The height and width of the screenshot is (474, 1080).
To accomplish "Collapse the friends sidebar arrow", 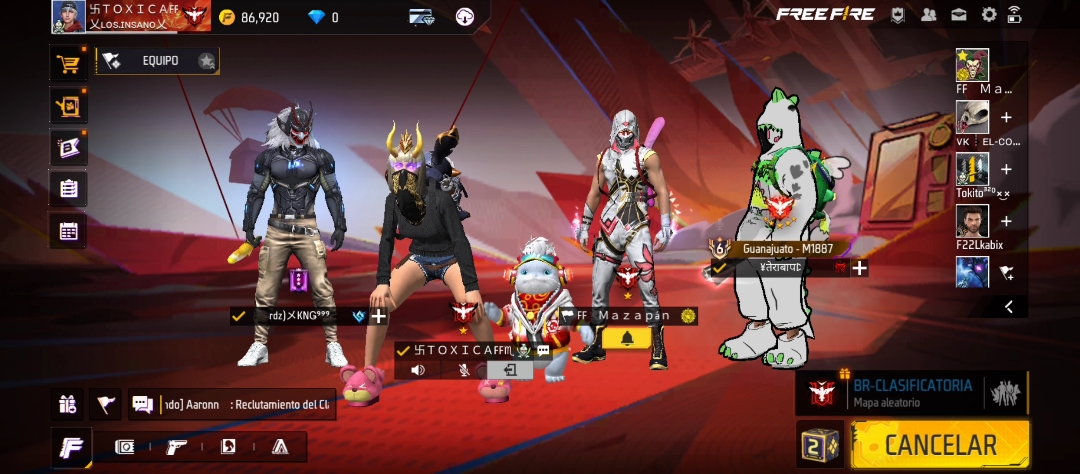I will point(1008,307).
